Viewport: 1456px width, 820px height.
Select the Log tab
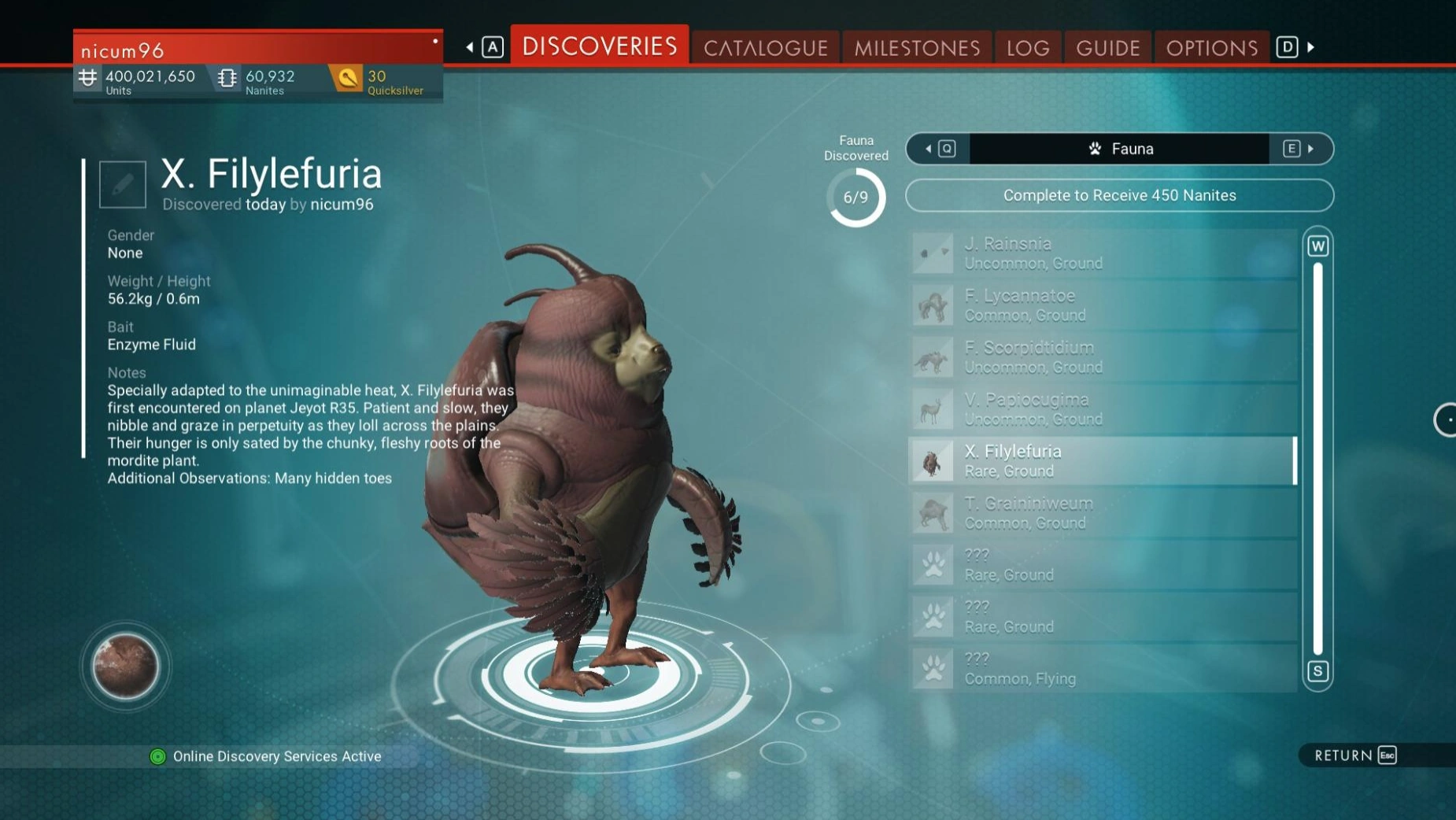(1028, 48)
